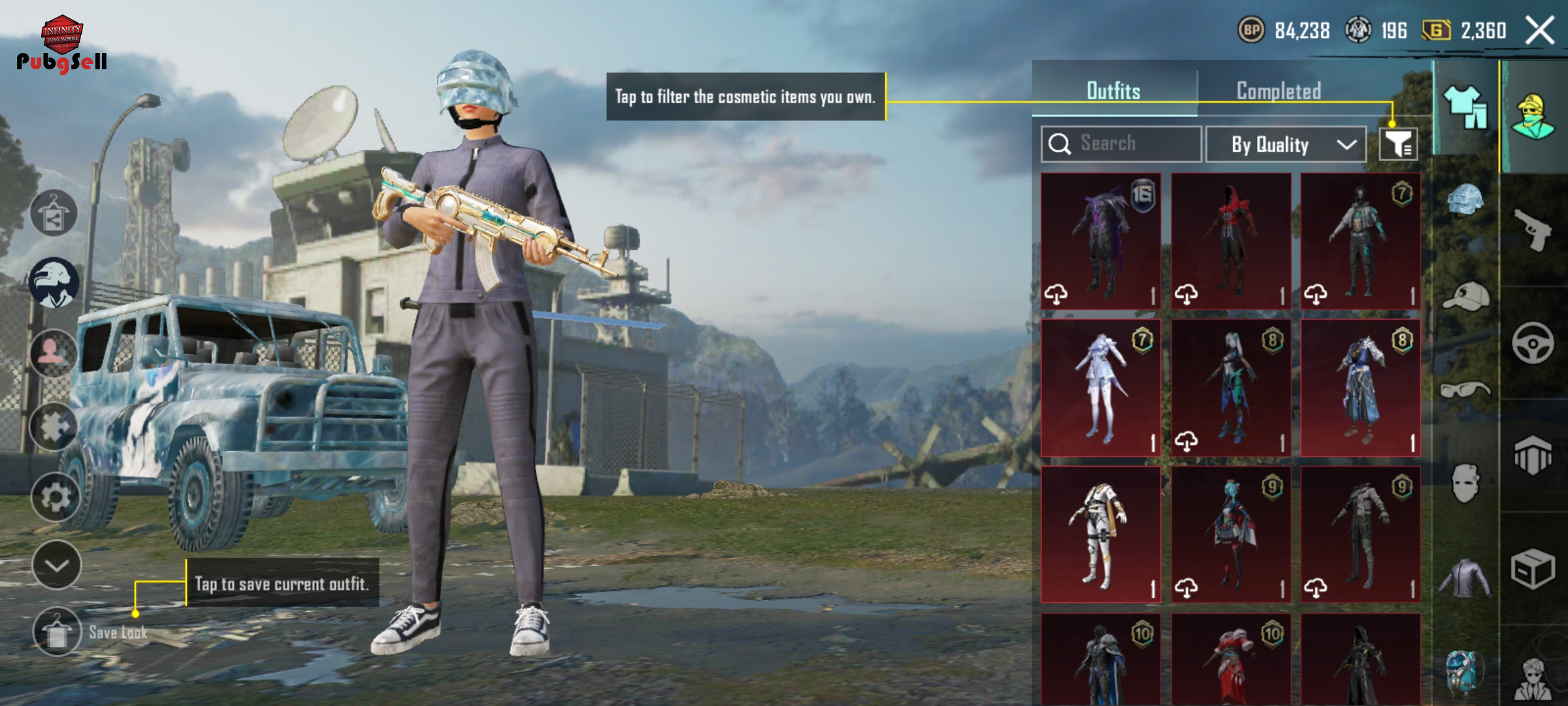Open the gear settings icon on left
This screenshot has height=706, width=1568.
[56, 497]
